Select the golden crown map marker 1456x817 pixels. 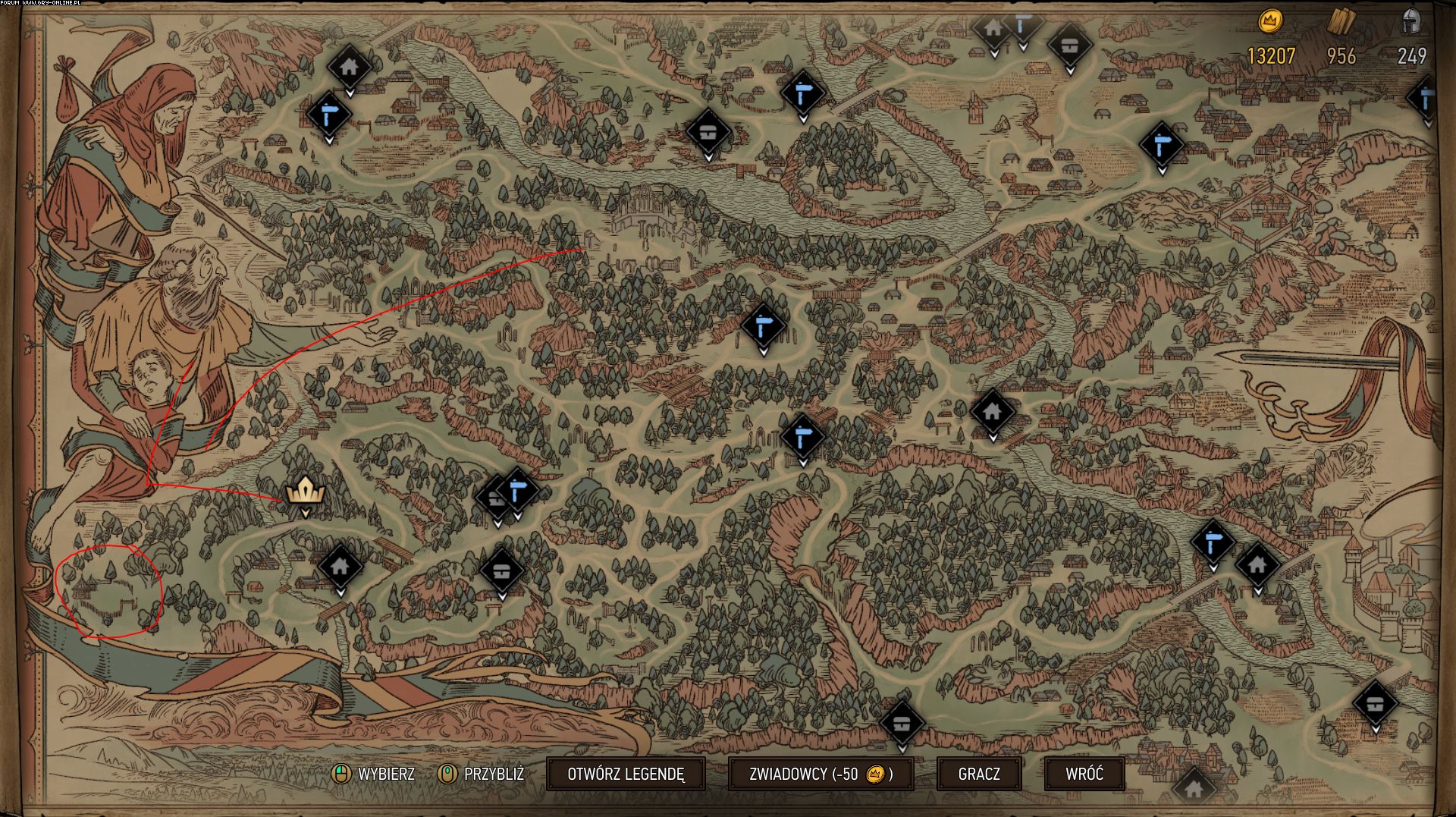306,492
